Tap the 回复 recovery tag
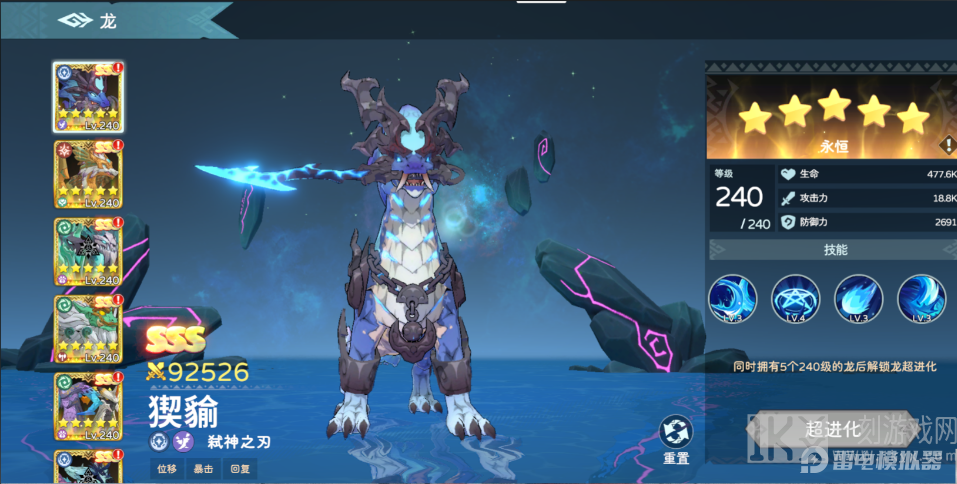This screenshot has width=957, height=484. click(x=241, y=468)
